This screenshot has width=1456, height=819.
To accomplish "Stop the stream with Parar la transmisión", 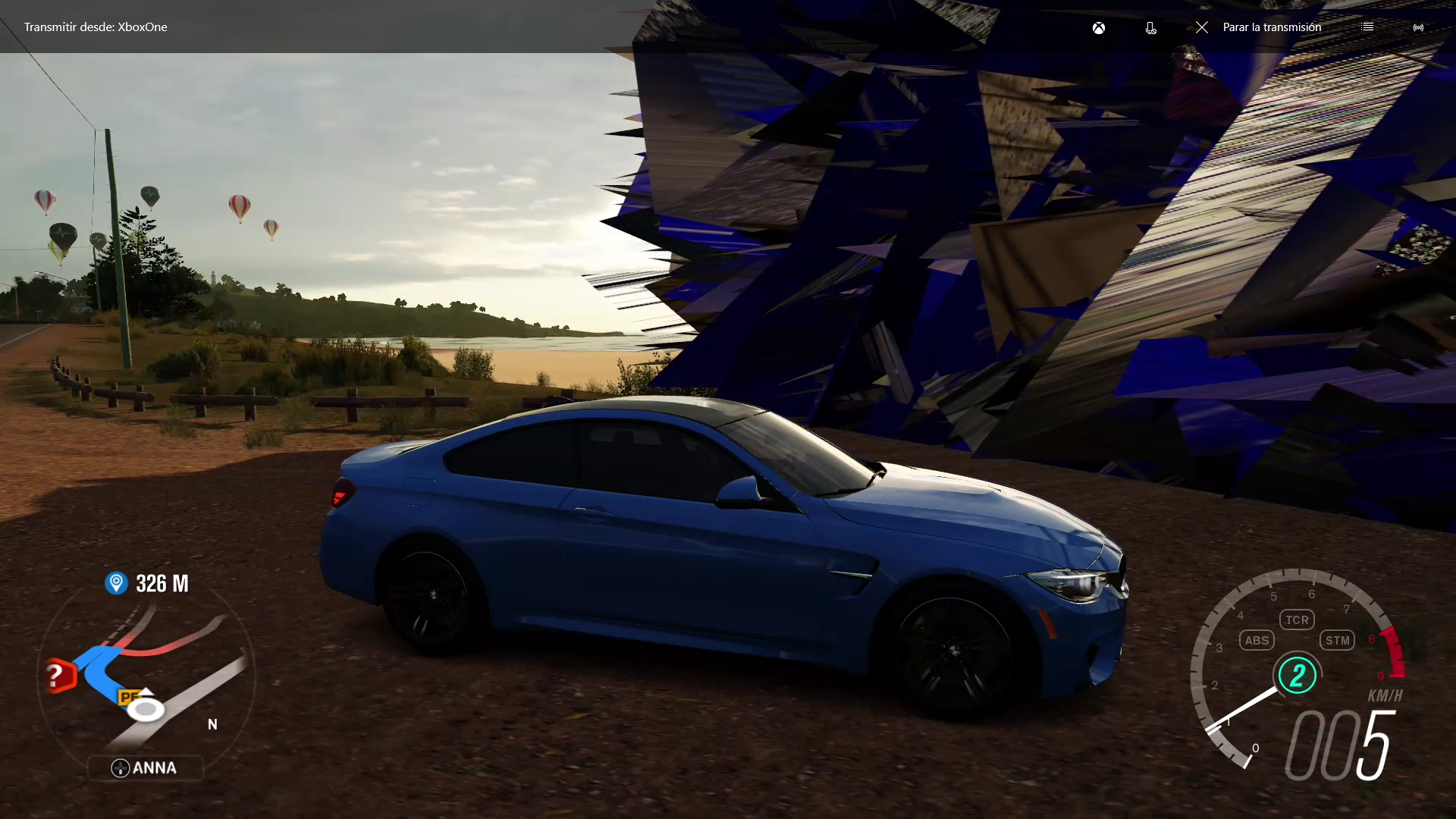I will click(x=1259, y=27).
